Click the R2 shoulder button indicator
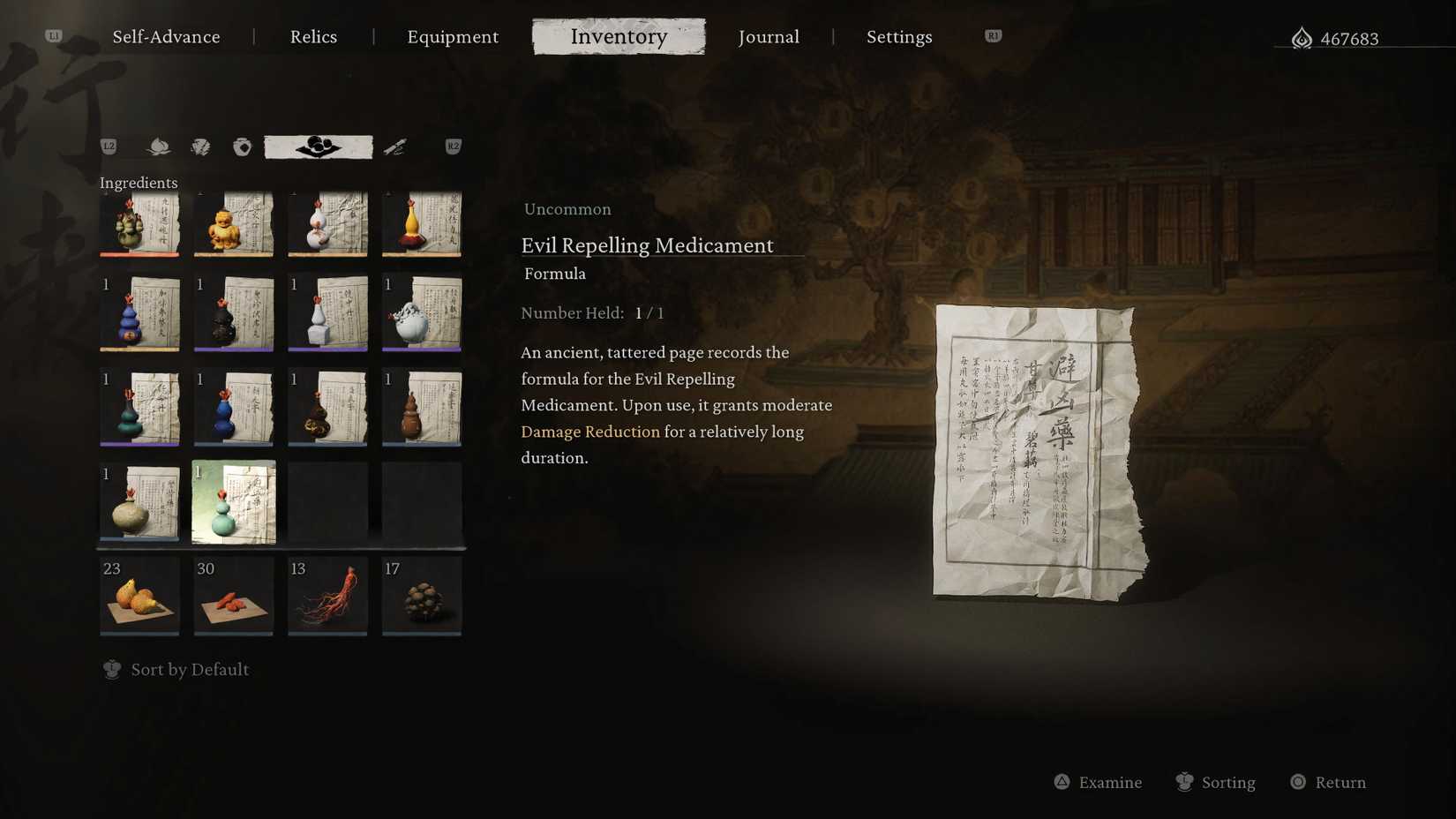Viewport: 1456px width, 819px height. [453, 147]
